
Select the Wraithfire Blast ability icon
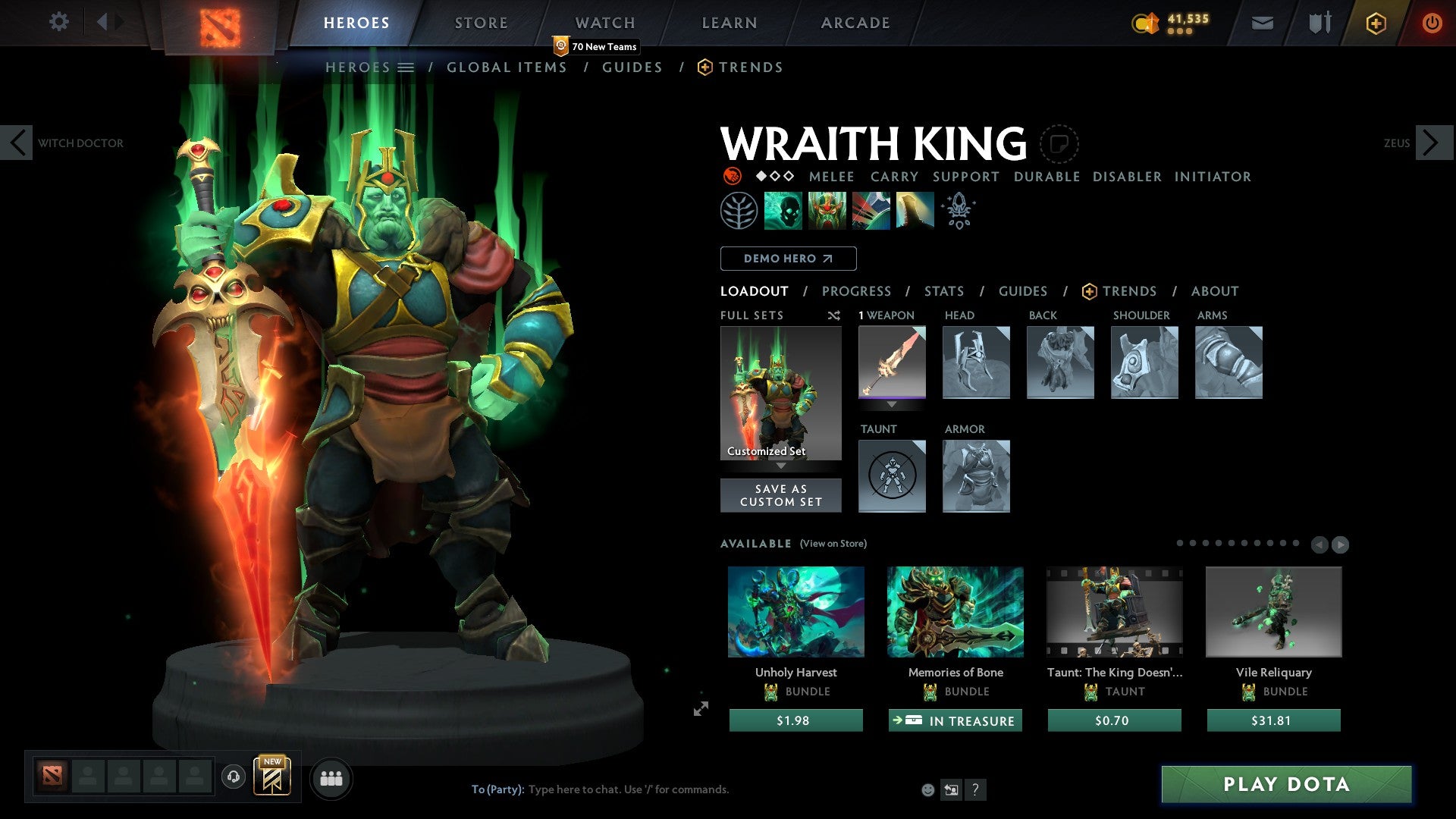tap(783, 210)
